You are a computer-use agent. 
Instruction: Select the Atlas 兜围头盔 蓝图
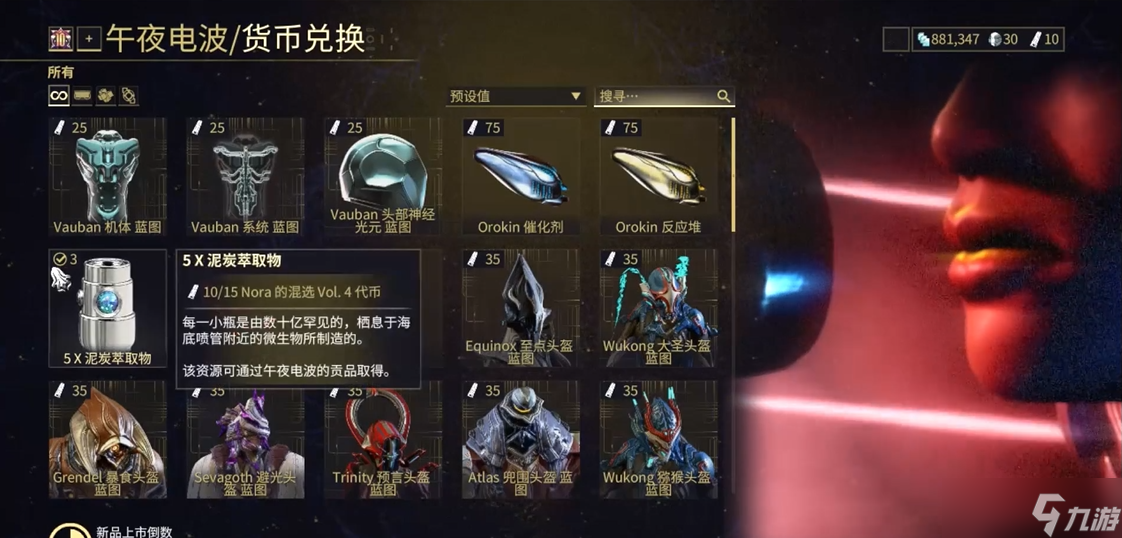[521, 438]
